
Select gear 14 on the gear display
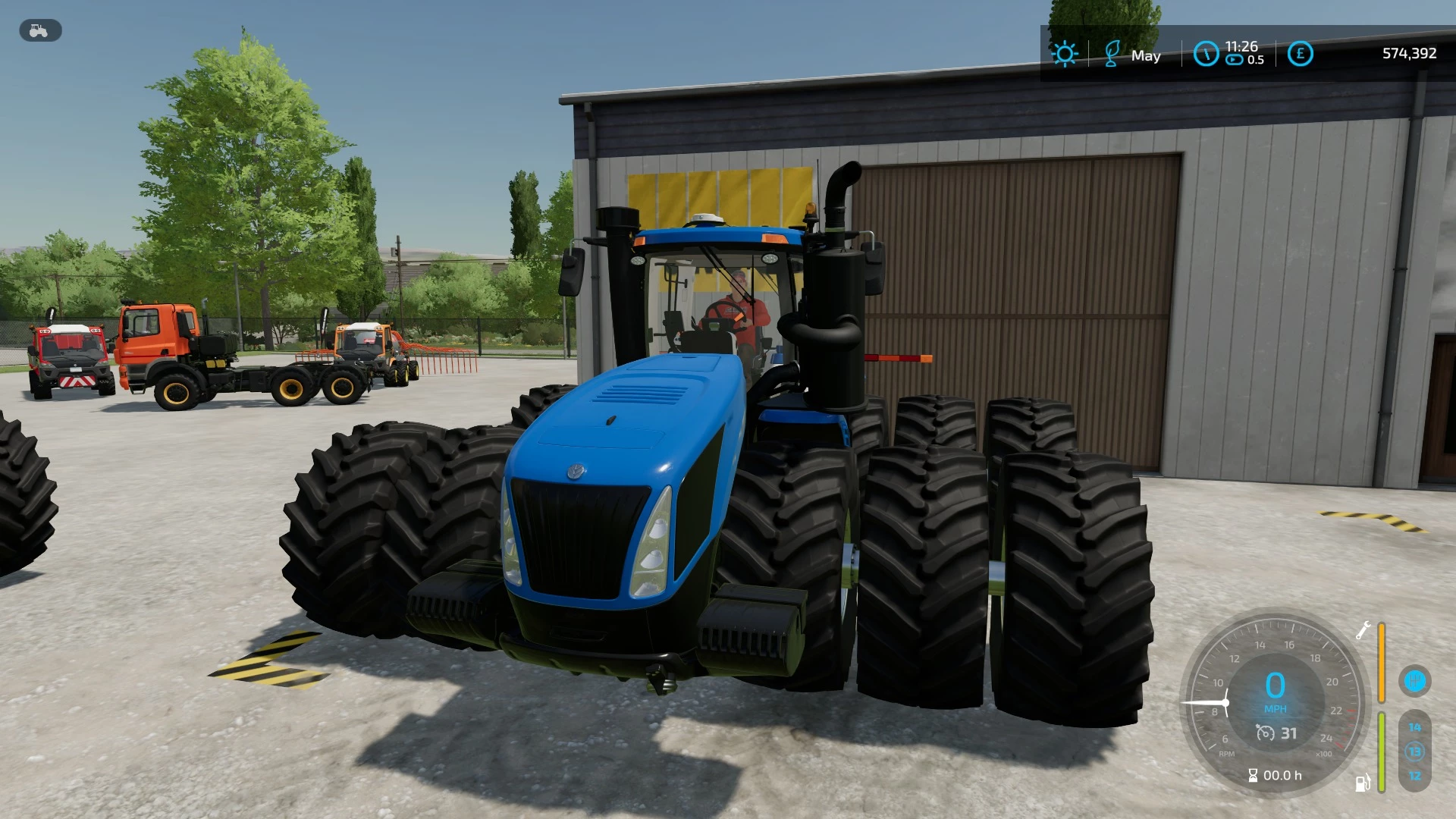pos(1415,727)
